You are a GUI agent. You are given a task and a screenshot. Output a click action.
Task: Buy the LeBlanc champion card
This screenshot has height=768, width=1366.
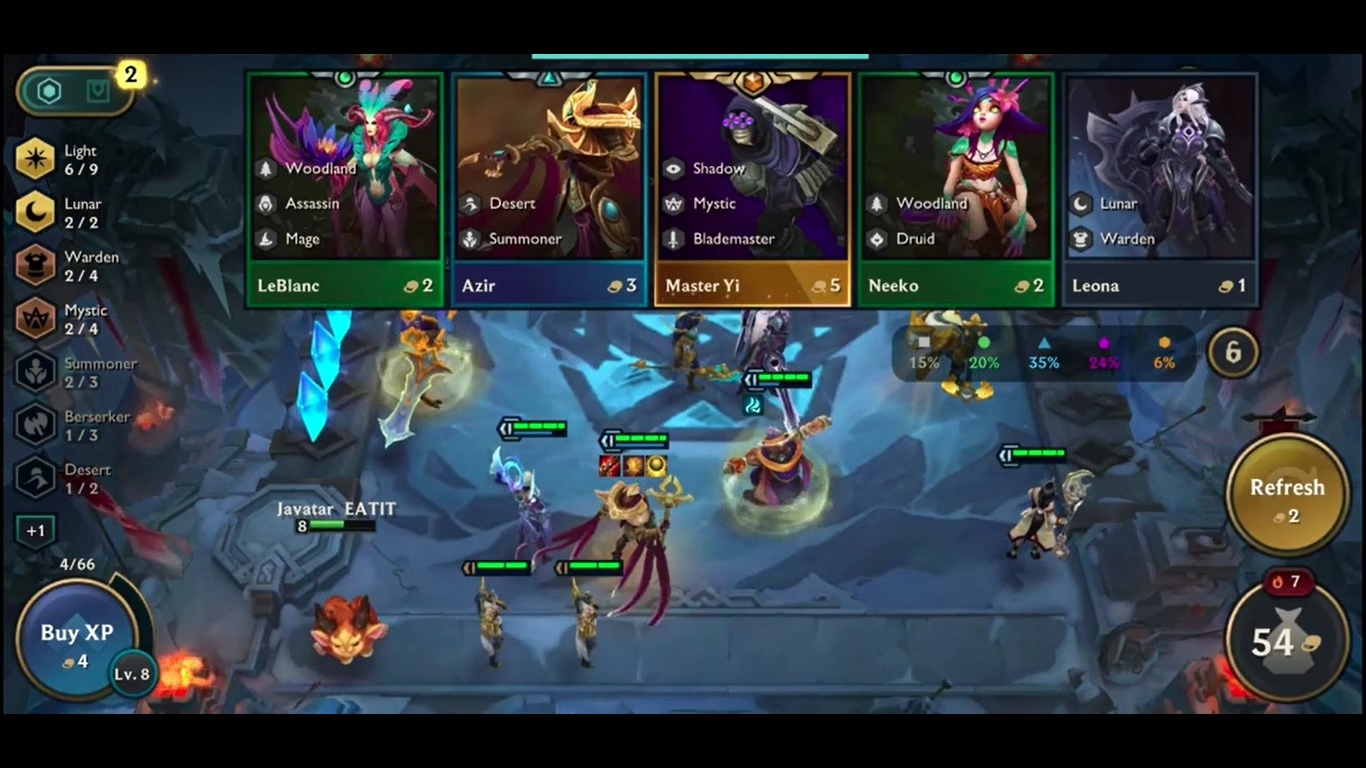[345, 190]
